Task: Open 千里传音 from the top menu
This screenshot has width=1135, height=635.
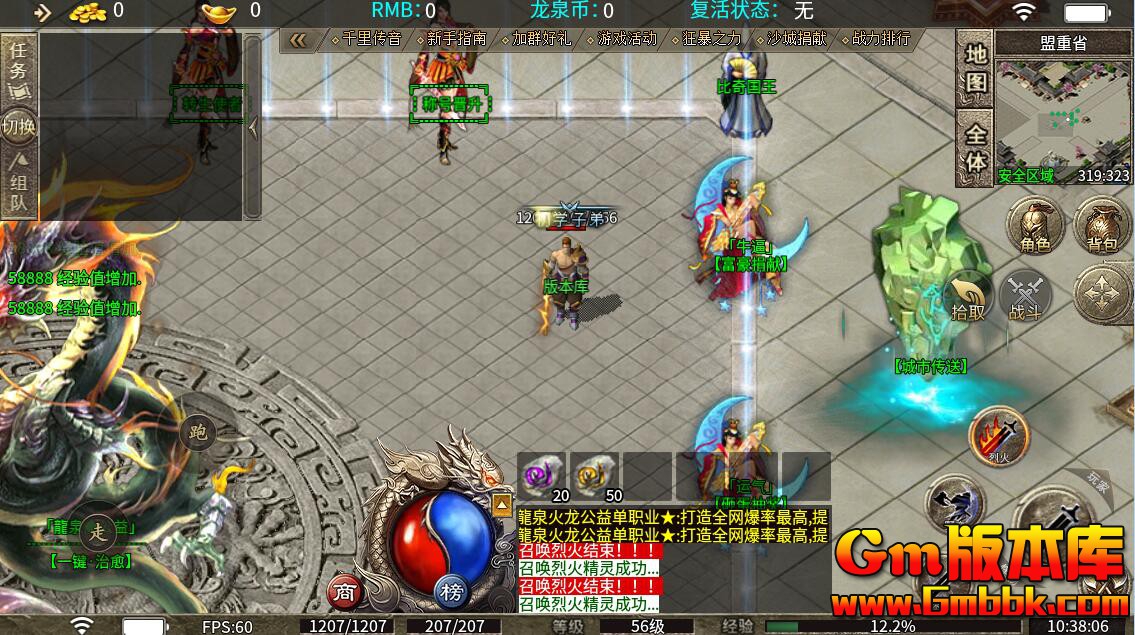Action: click(x=365, y=39)
